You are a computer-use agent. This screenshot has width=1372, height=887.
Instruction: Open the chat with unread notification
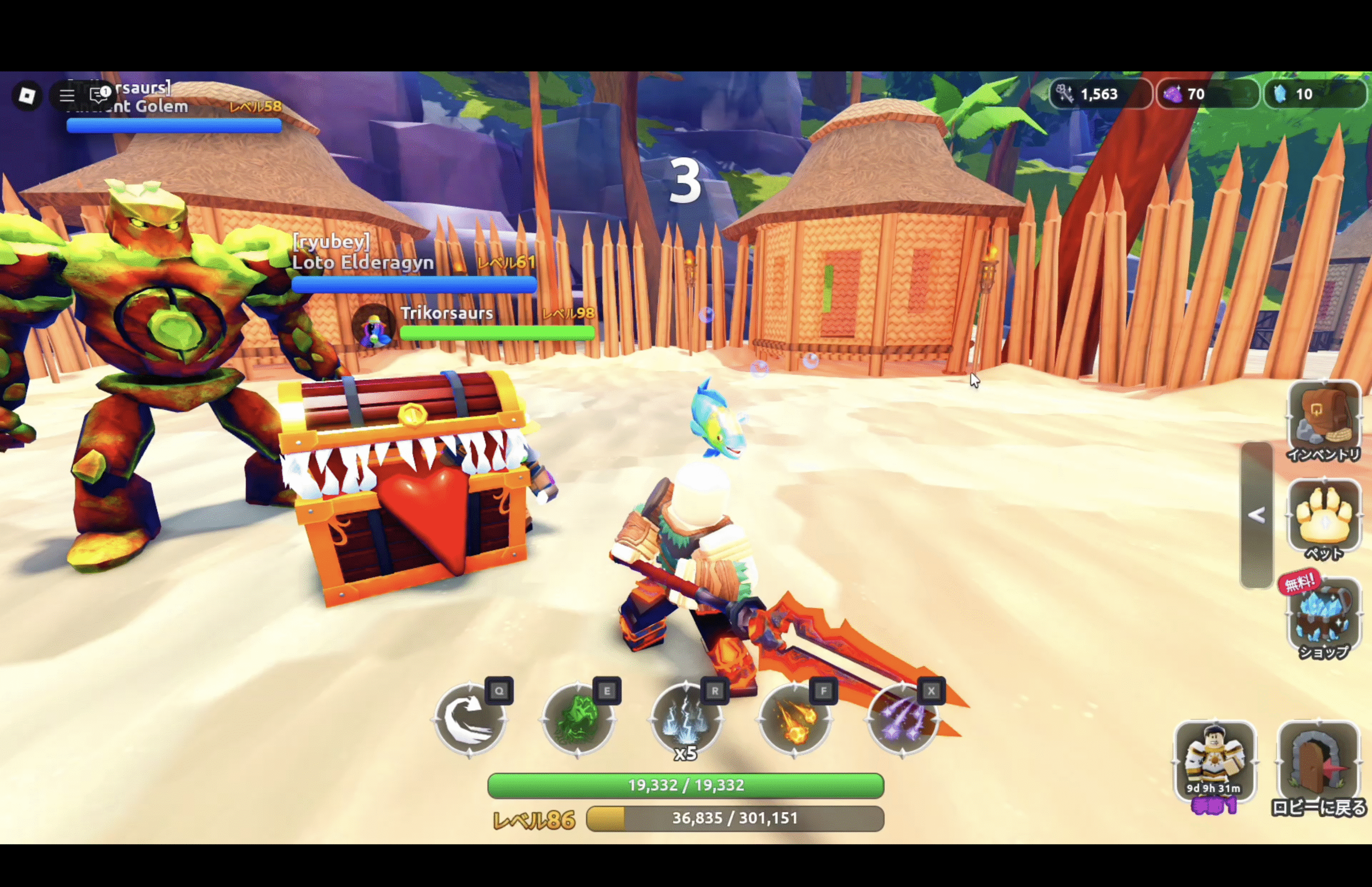click(x=101, y=93)
